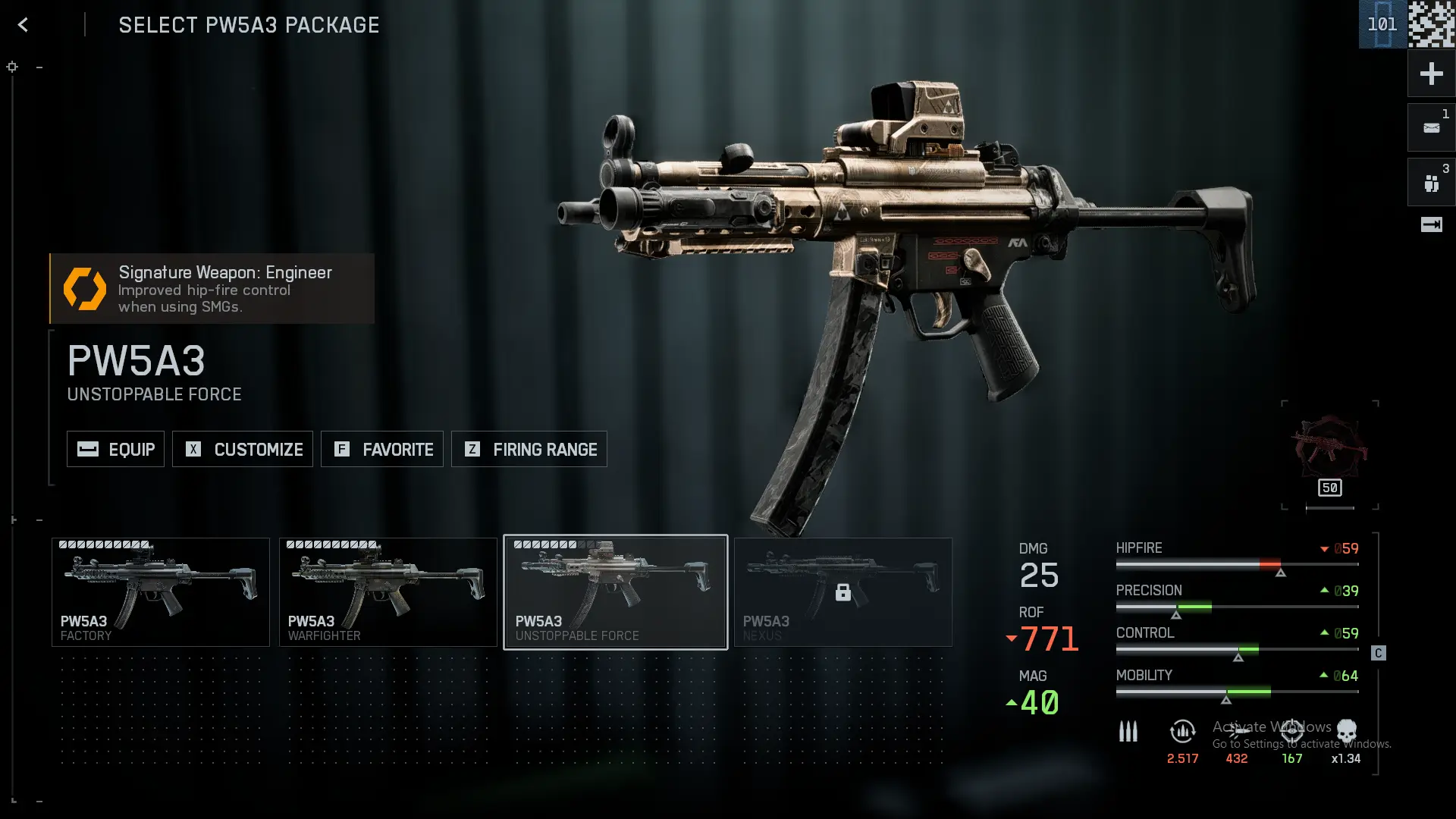Click the locked PW5A3 Nexus package
Viewport: 1456px width, 819px height.
pyautogui.click(x=843, y=592)
